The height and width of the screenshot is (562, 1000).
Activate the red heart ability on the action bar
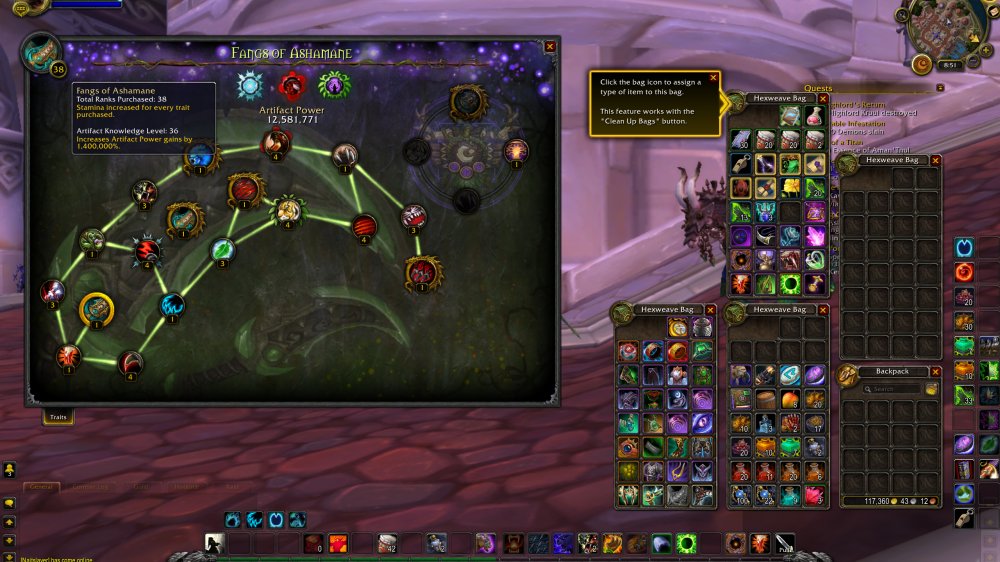pos(338,543)
